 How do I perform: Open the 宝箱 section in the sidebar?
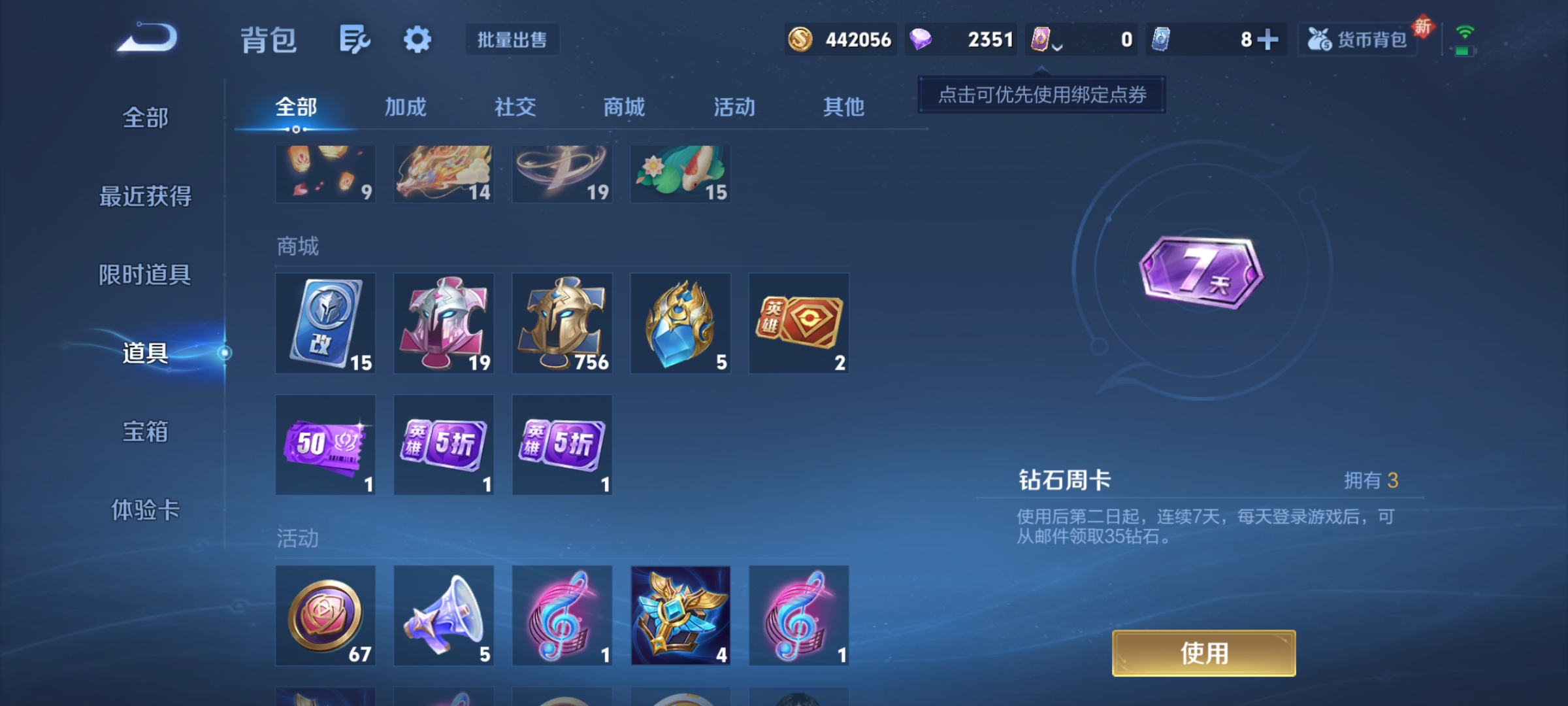click(x=145, y=431)
